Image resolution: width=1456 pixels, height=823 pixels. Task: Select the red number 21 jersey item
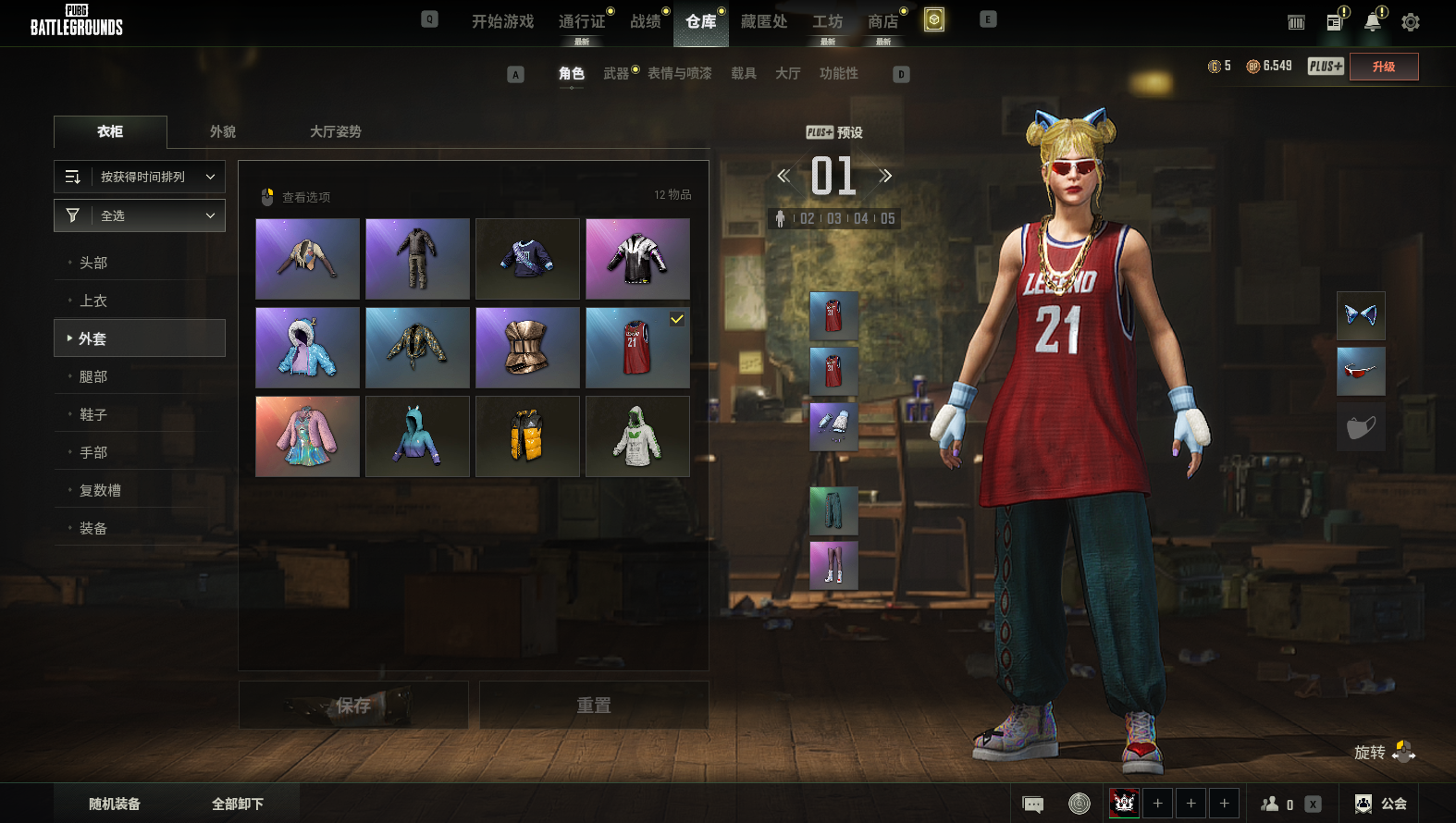pos(637,348)
